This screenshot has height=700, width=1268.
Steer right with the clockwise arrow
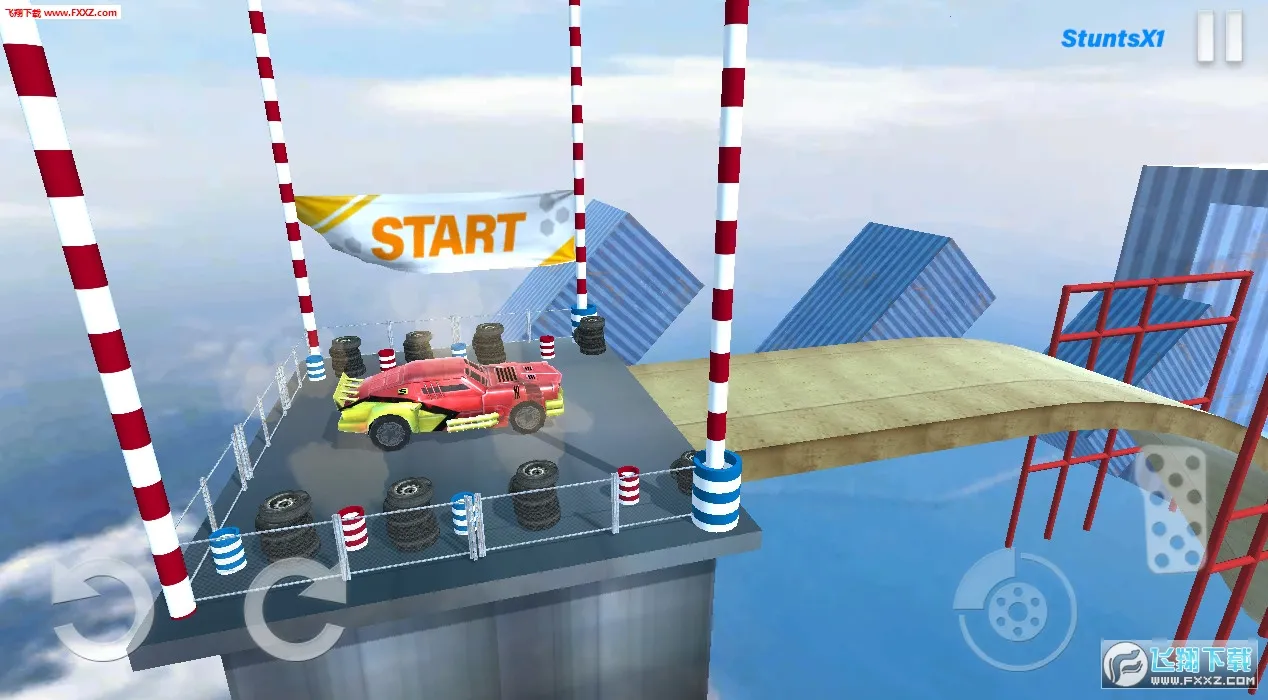292,607
